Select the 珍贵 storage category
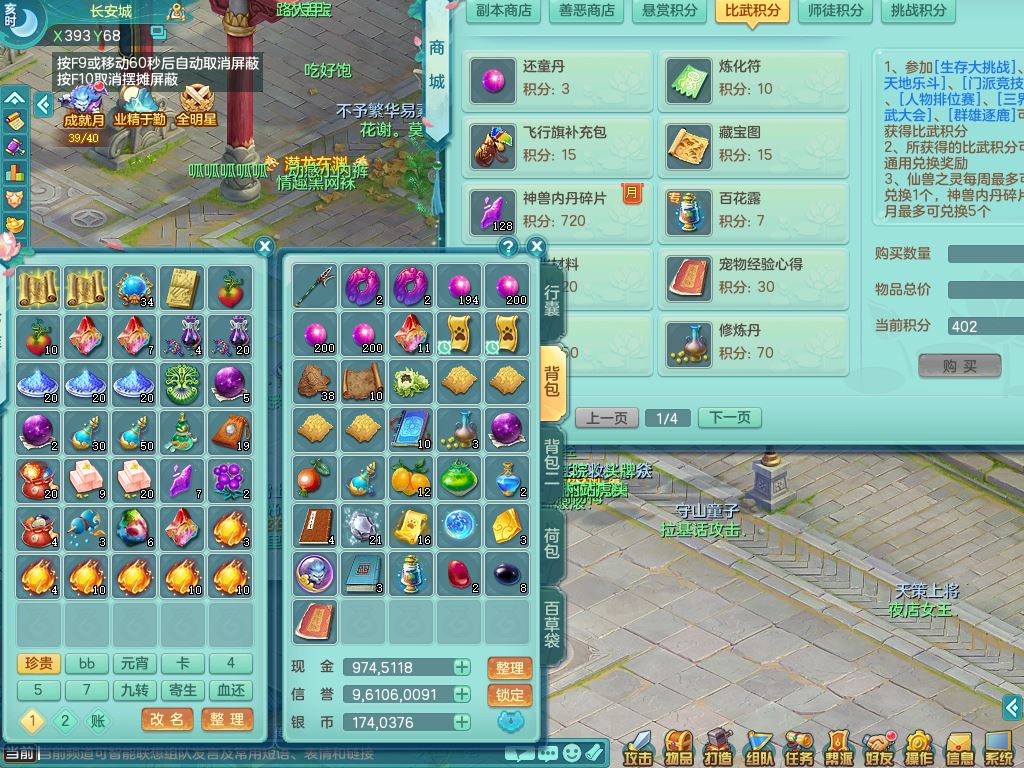Viewport: 1024px width, 768px height. [x=38, y=663]
